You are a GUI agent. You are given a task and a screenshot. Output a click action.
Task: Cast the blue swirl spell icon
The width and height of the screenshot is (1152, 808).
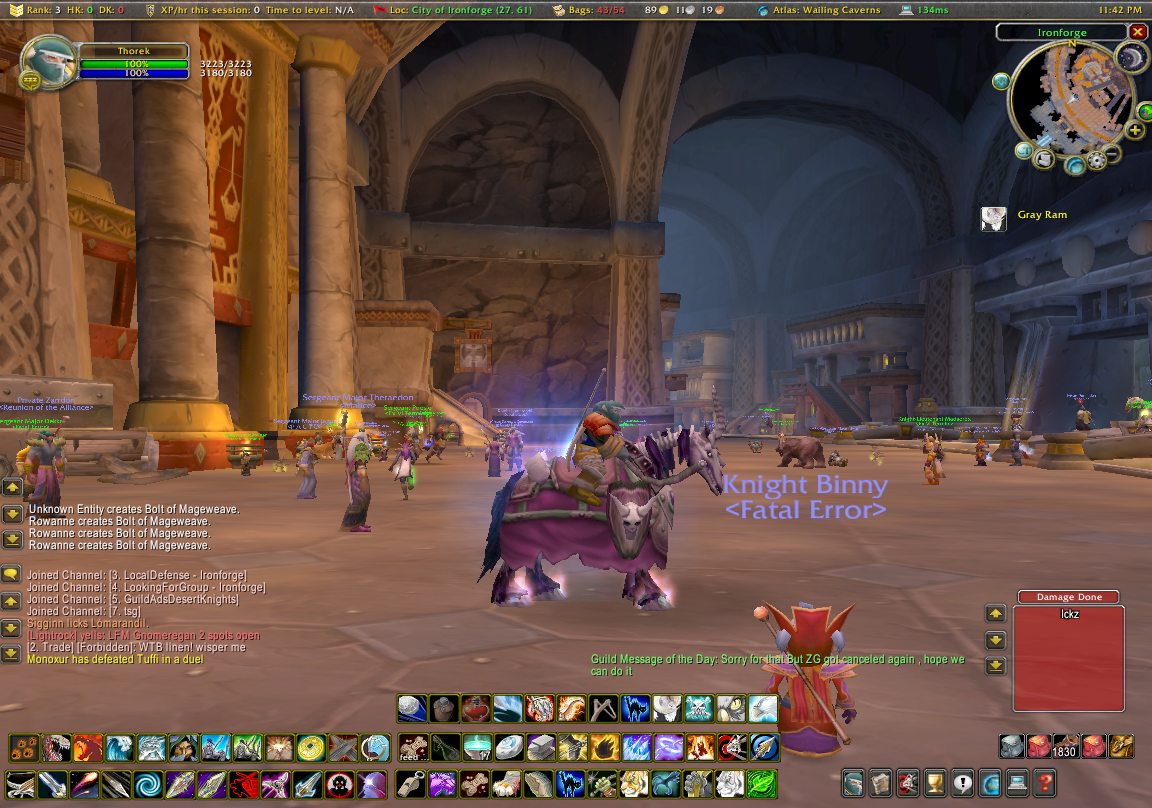148,783
